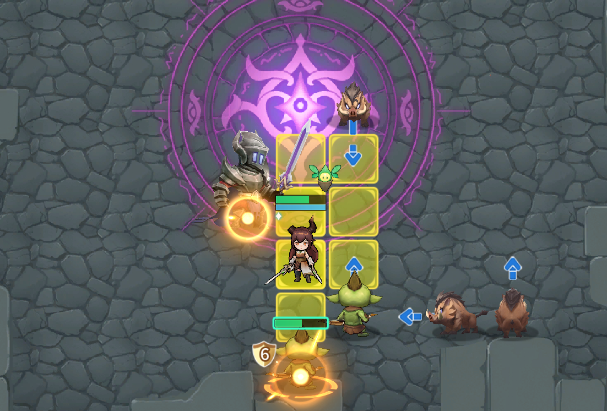This screenshot has width=607, height=411.
Task: Select the yellow tile with the down arrow
Action: pos(353,157)
